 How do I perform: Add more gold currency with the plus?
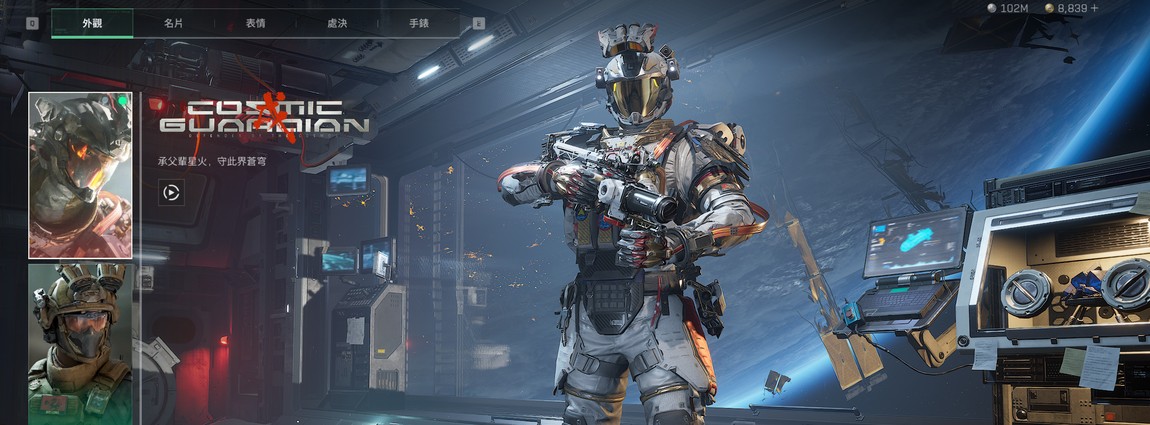click(x=1094, y=8)
